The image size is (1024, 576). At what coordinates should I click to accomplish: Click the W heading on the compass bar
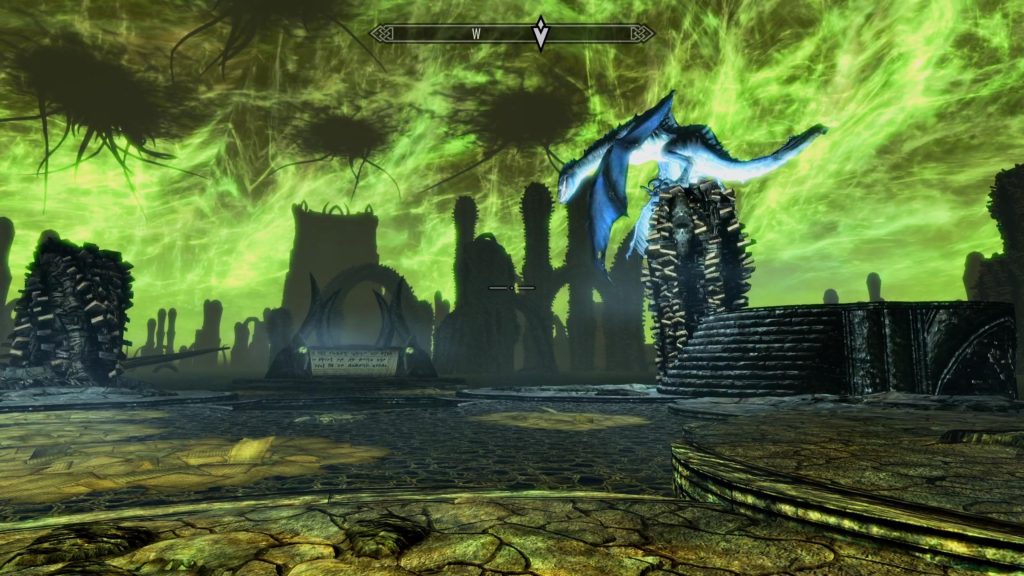coord(477,33)
